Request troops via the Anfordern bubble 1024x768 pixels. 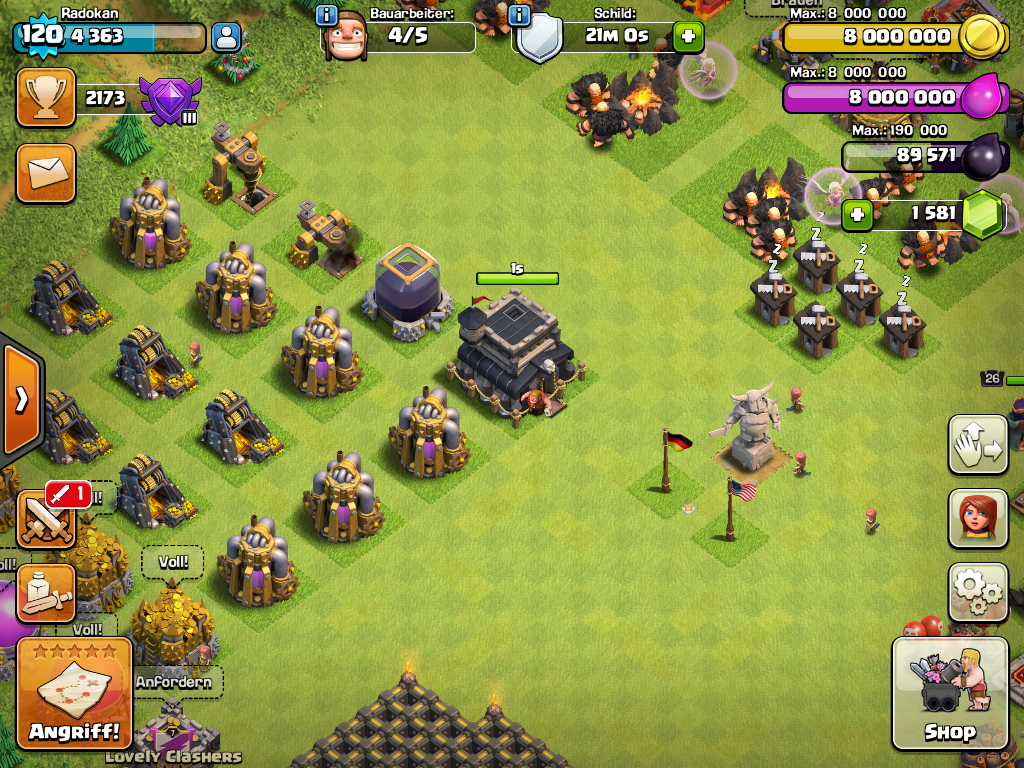174,682
